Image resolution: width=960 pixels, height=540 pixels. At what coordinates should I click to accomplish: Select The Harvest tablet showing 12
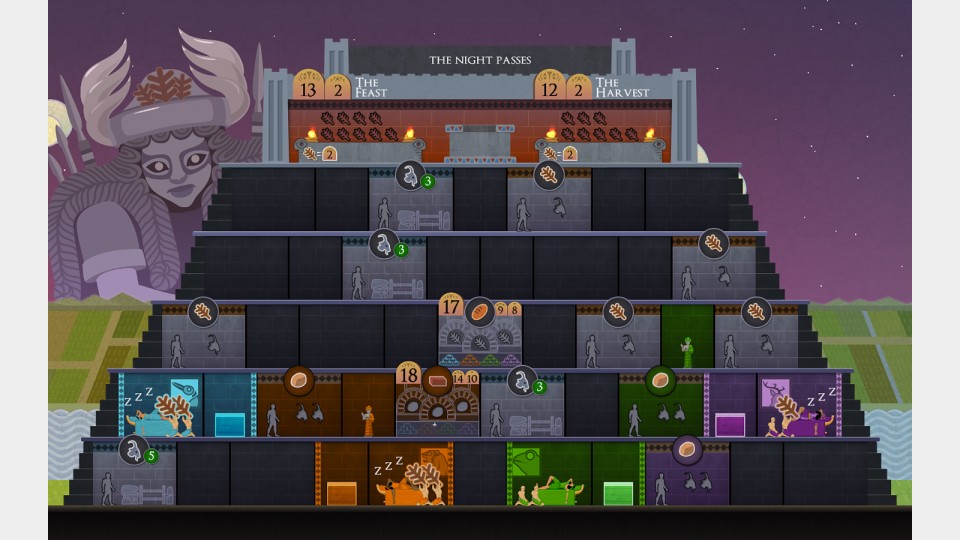(x=549, y=88)
